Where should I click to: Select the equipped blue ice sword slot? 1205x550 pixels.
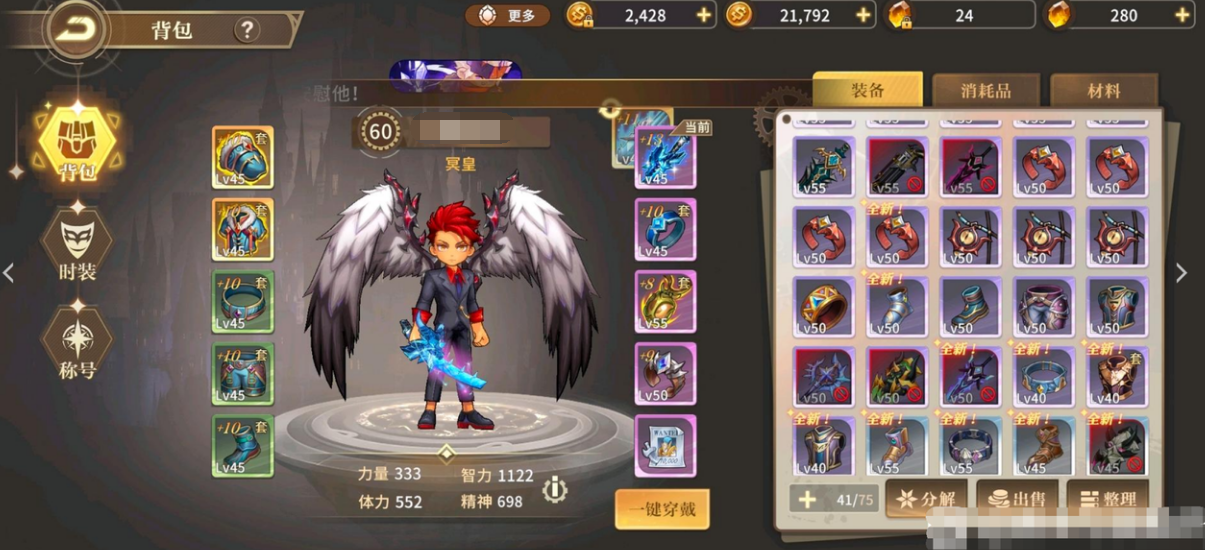click(665, 159)
